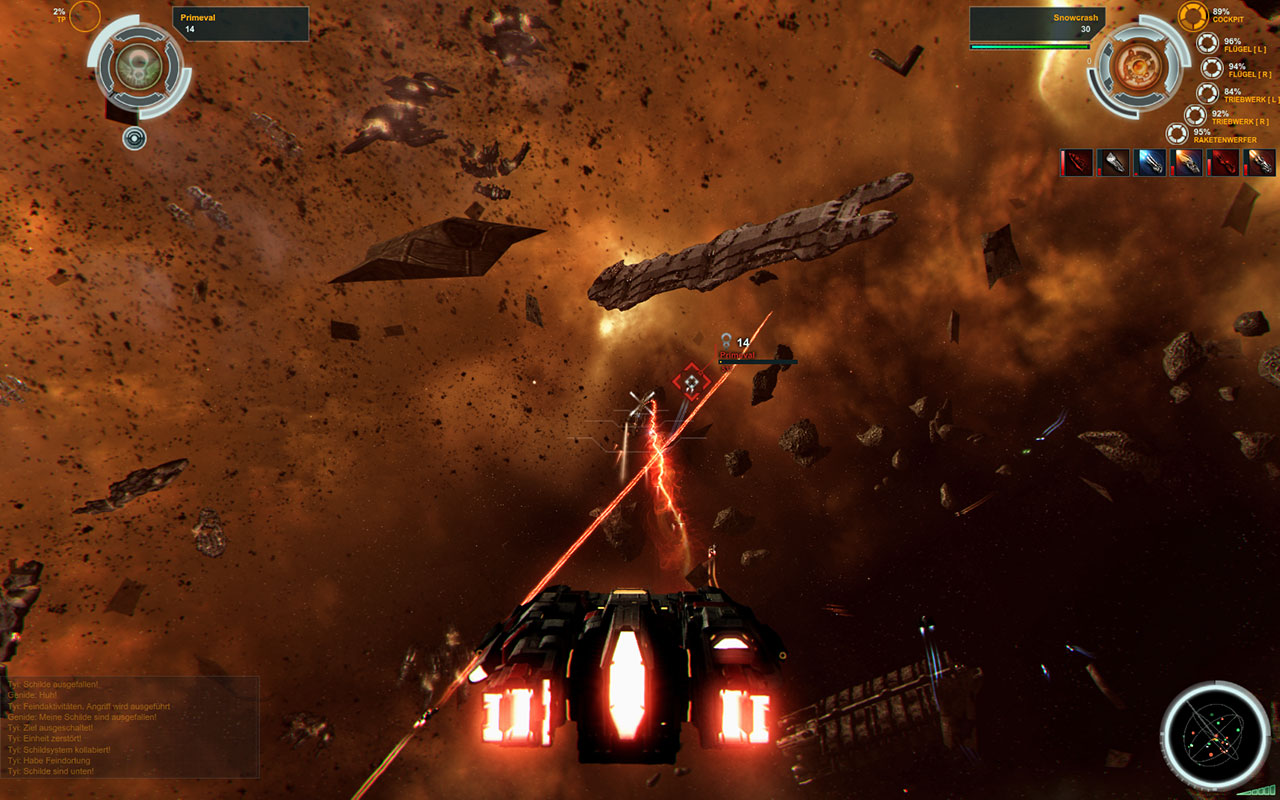
Task: Select the gray missile weapon slot
Action: 1113,163
